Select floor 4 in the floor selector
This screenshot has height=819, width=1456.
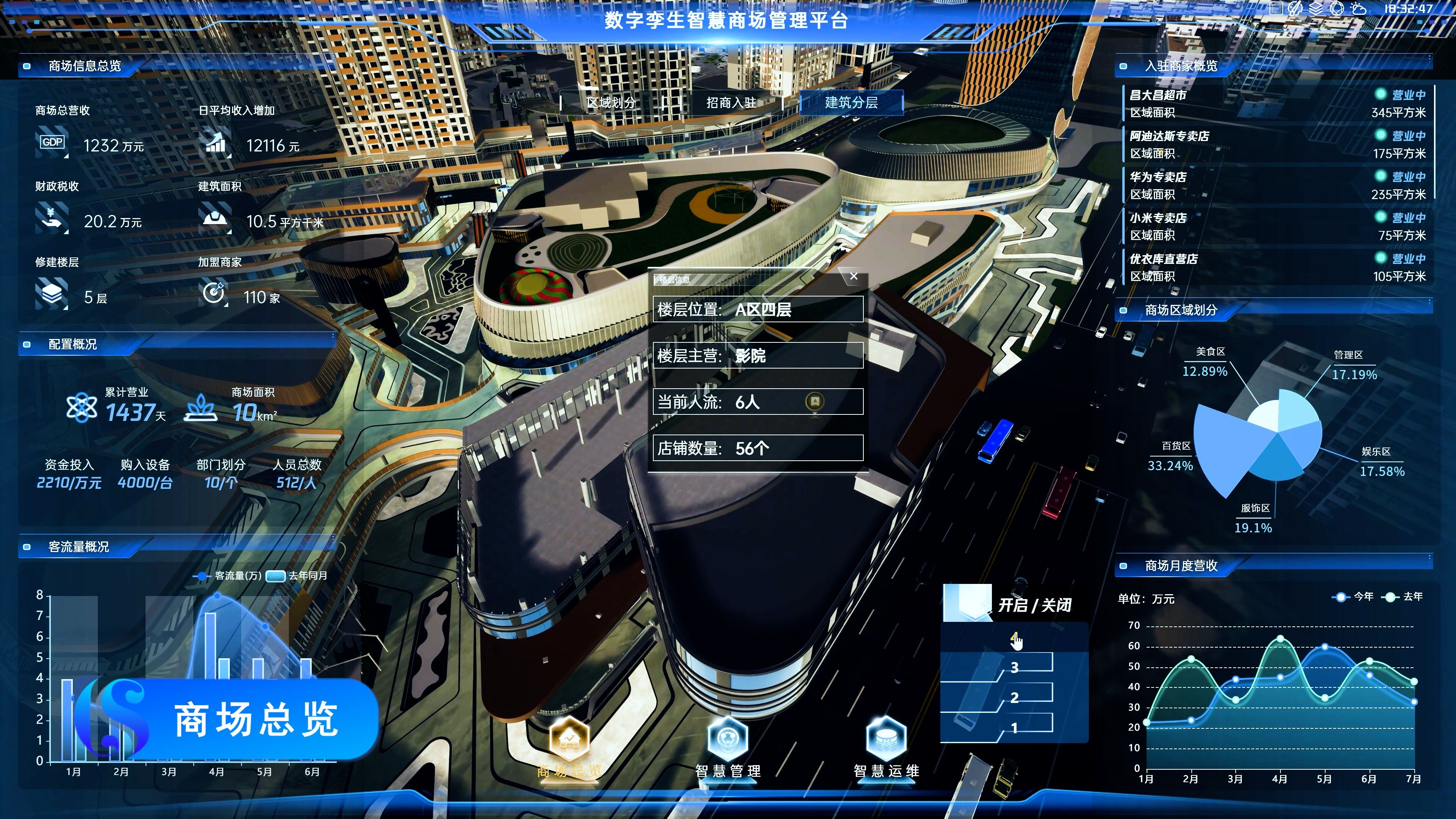1015,637
